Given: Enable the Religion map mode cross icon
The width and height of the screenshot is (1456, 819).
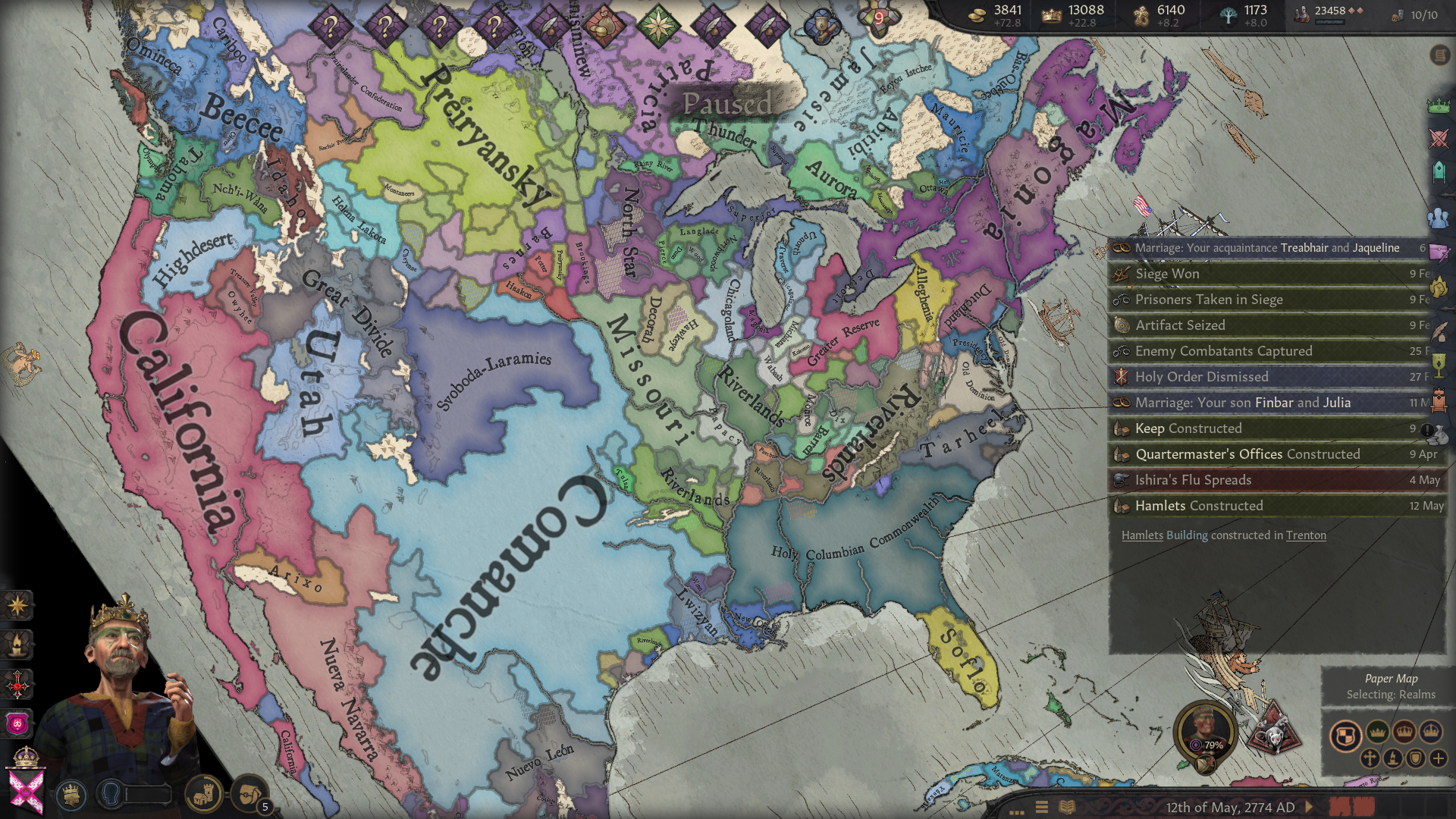Looking at the screenshot, I should pyautogui.click(x=1370, y=758).
